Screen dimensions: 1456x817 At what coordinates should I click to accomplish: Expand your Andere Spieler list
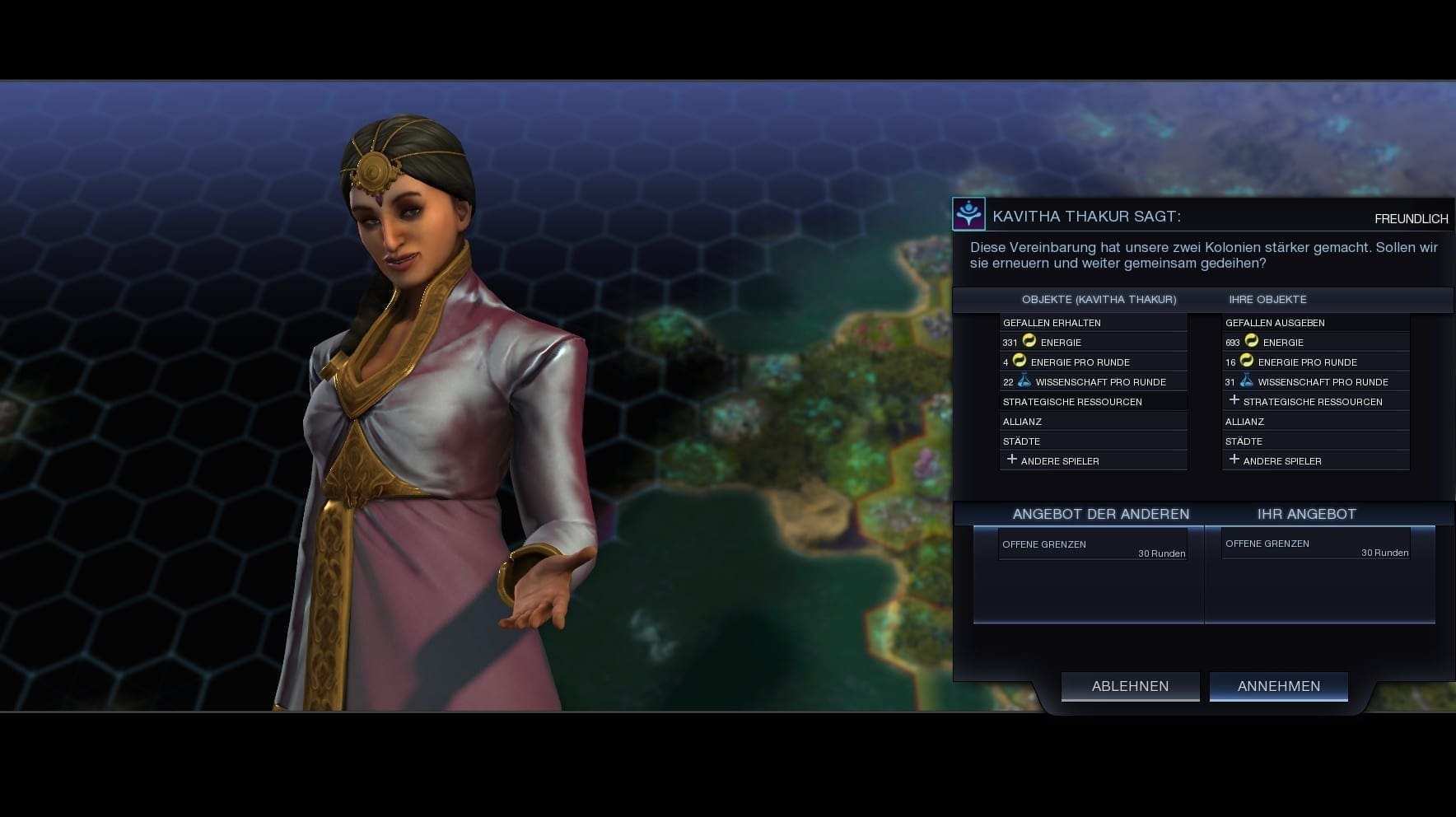pos(1315,460)
